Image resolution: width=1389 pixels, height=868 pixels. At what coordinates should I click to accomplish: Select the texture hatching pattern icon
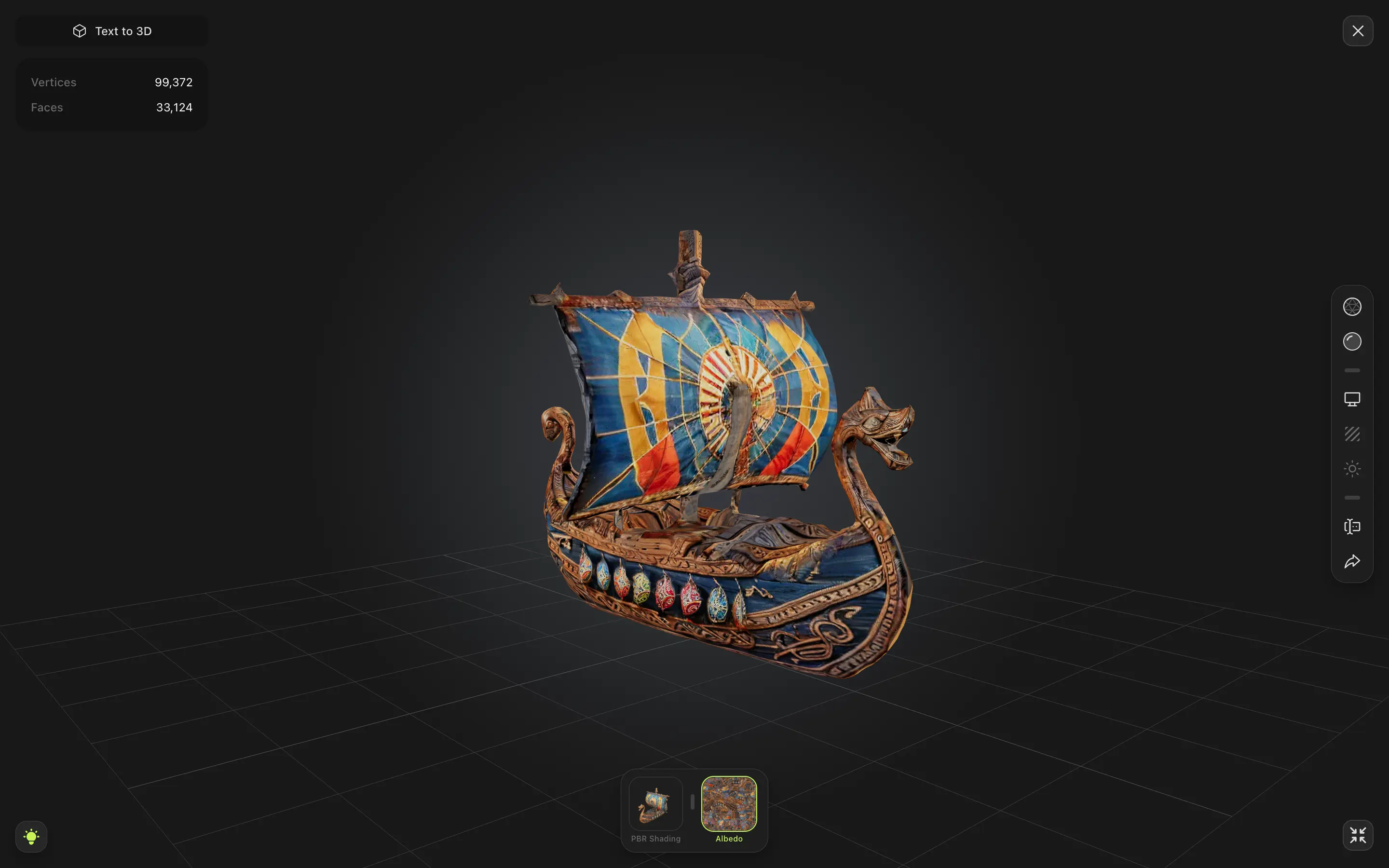point(1352,434)
